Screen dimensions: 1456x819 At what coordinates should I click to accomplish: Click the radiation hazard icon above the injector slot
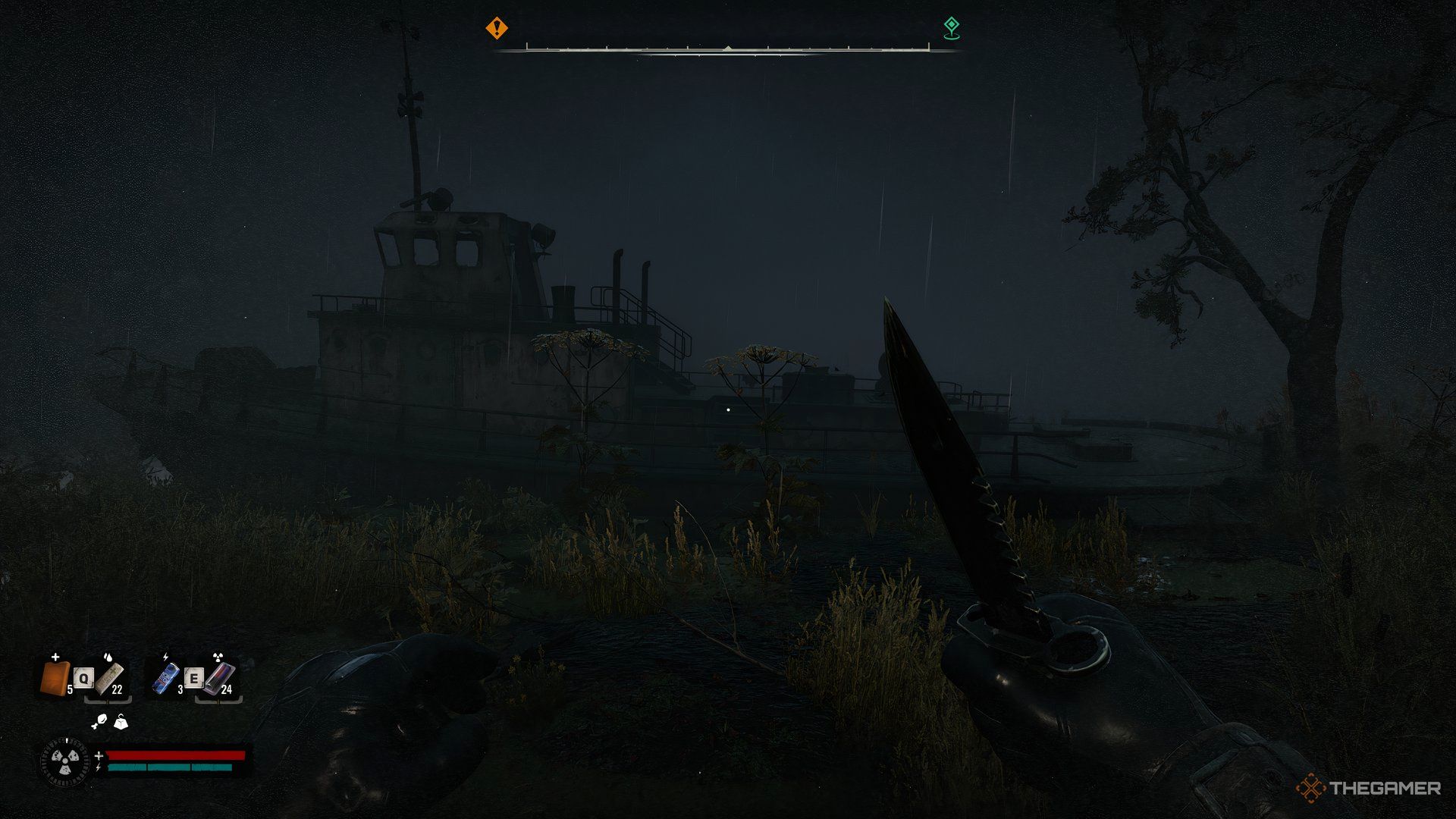click(x=218, y=657)
